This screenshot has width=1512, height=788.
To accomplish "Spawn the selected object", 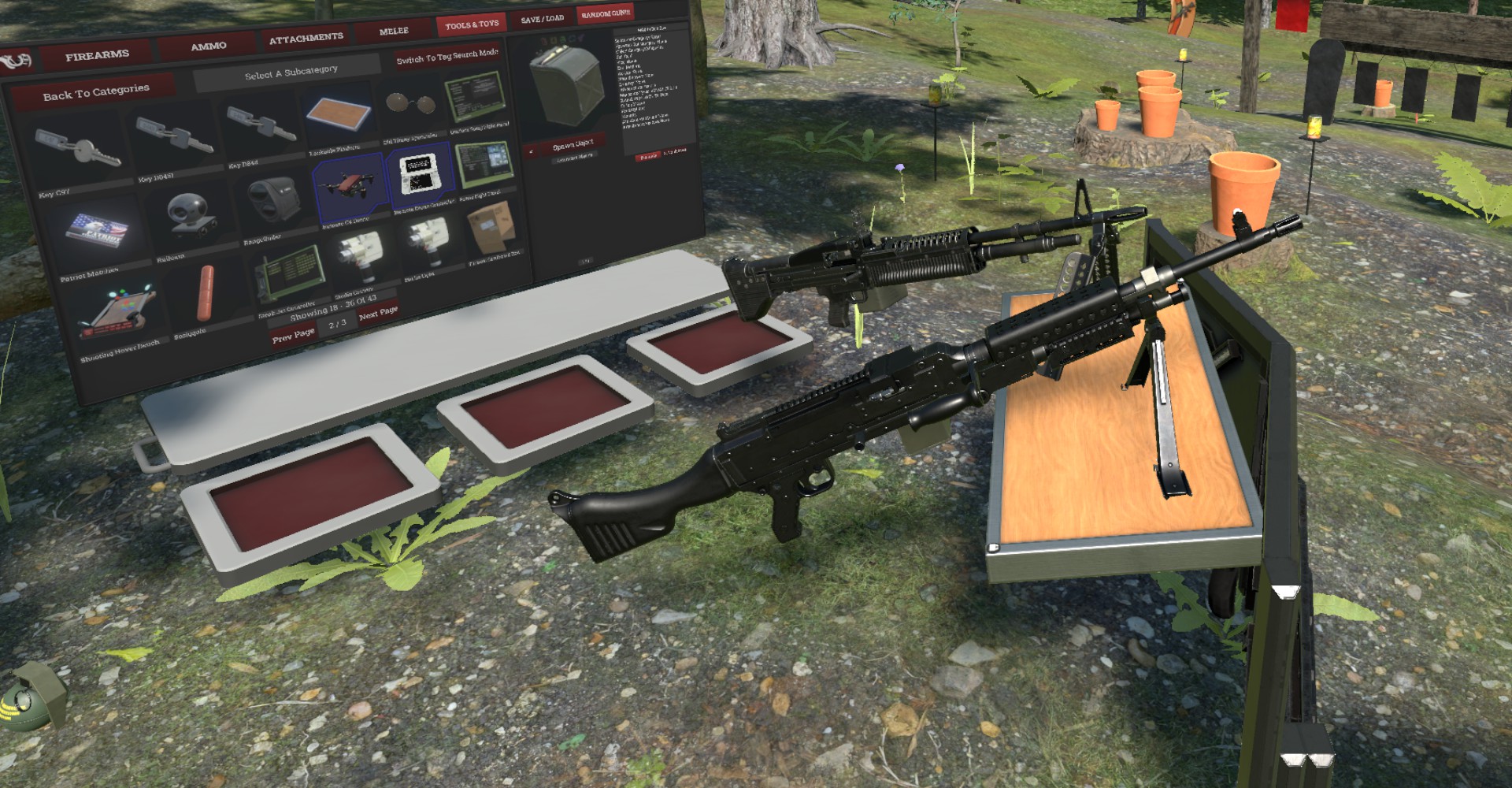I will click(573, 145).
